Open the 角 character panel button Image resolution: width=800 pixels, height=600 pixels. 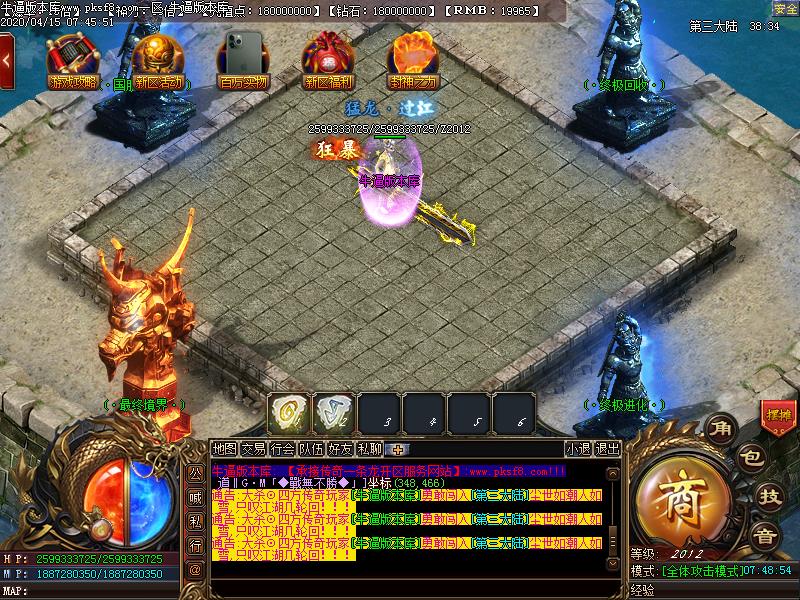(x=720, y=429)
